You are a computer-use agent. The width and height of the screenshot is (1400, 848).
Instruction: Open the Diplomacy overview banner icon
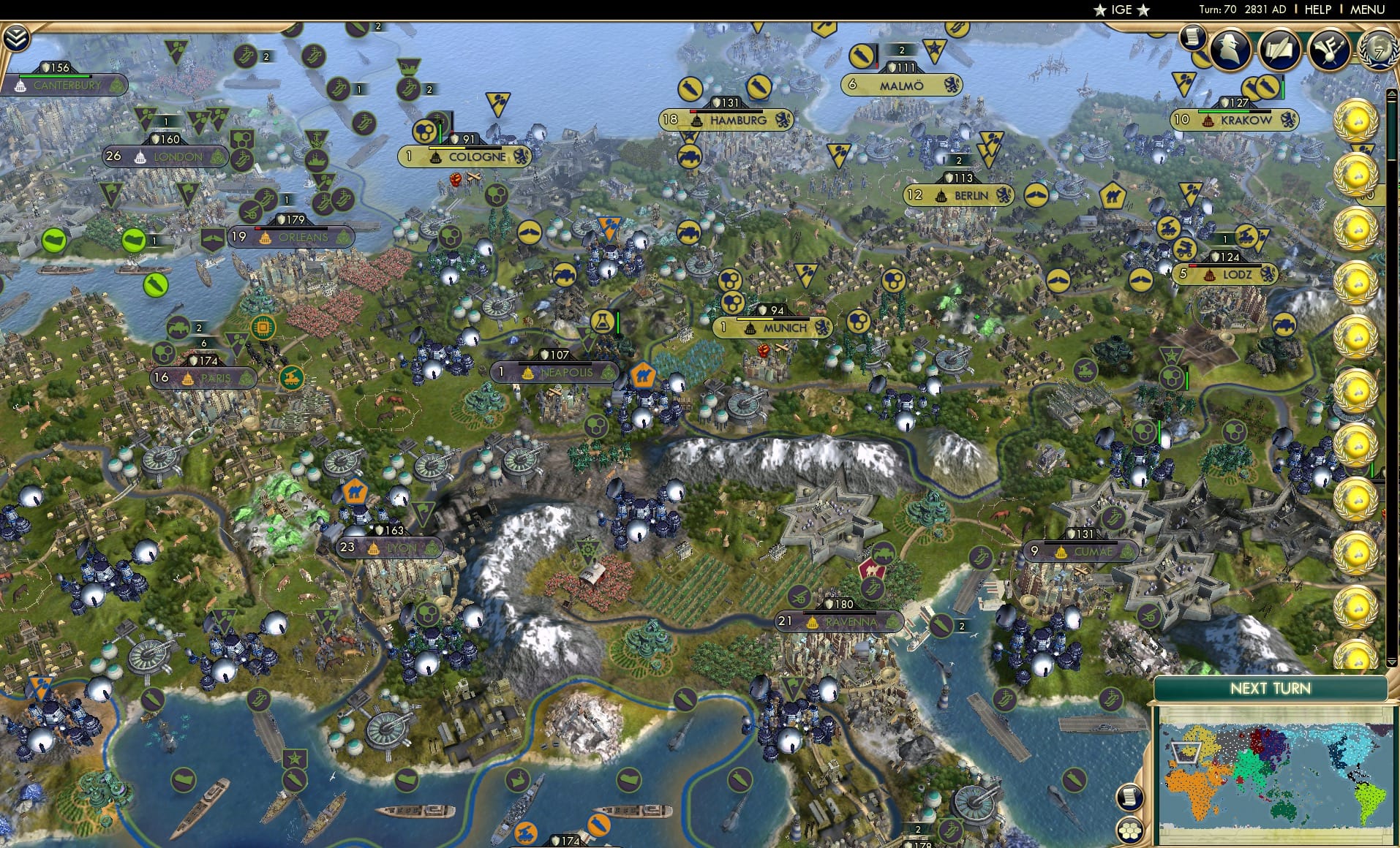[x=1331, y=50]
